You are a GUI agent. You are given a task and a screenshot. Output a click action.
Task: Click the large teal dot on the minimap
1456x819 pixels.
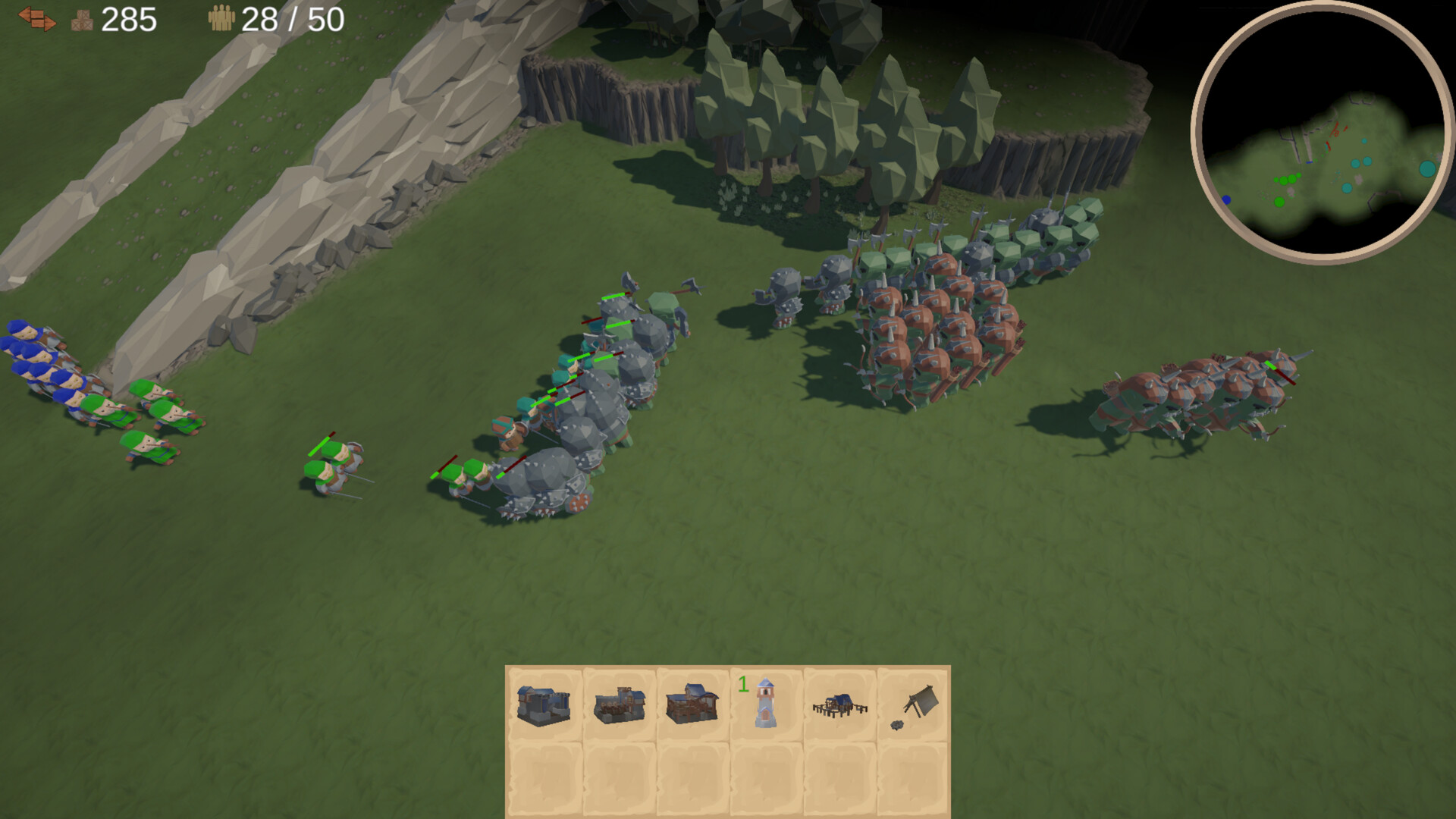[1429, 168]
